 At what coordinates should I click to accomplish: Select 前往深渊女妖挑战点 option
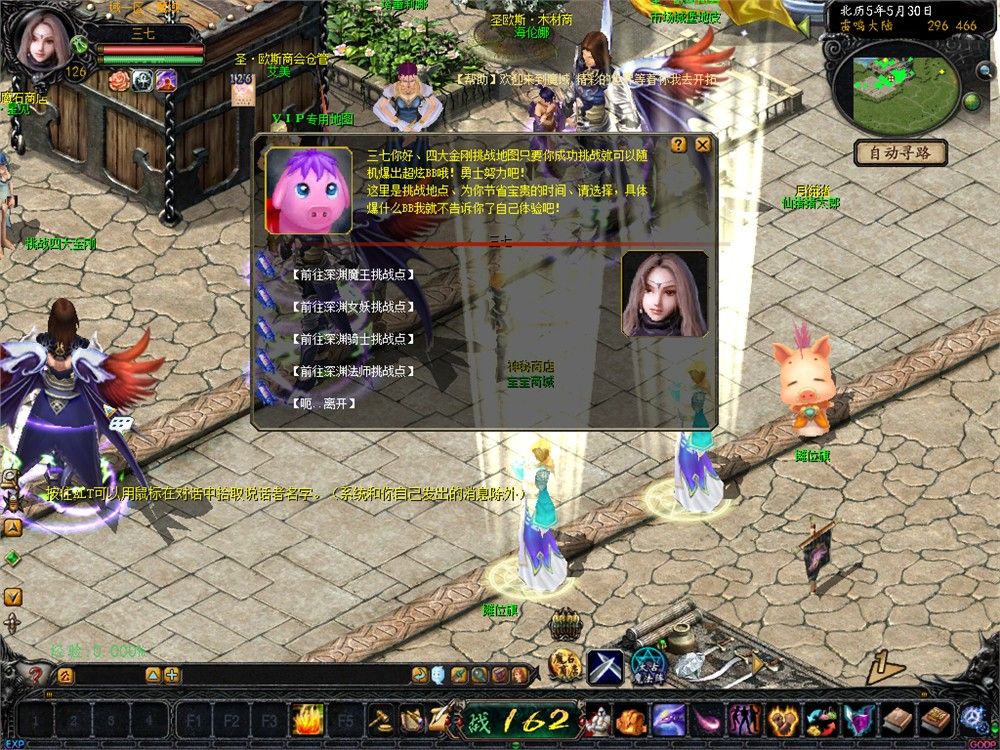[352, 307]
